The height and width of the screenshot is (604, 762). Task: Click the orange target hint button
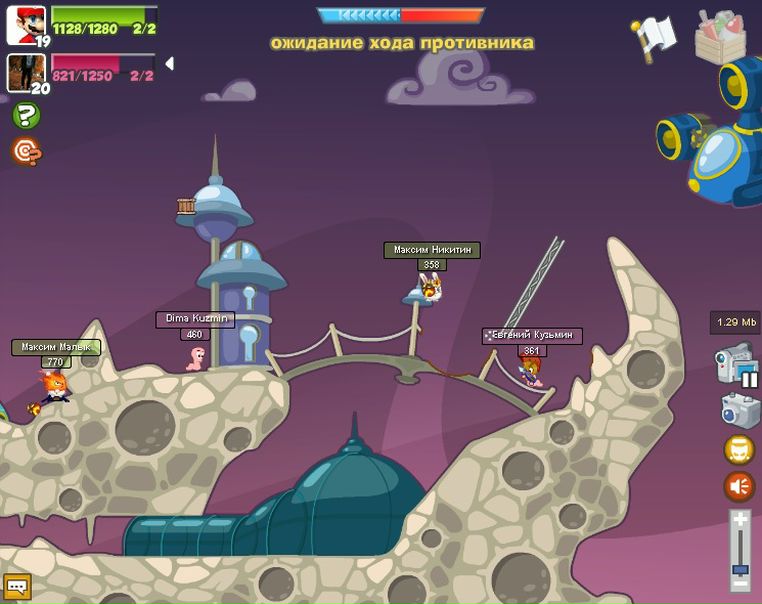[26, 151]
